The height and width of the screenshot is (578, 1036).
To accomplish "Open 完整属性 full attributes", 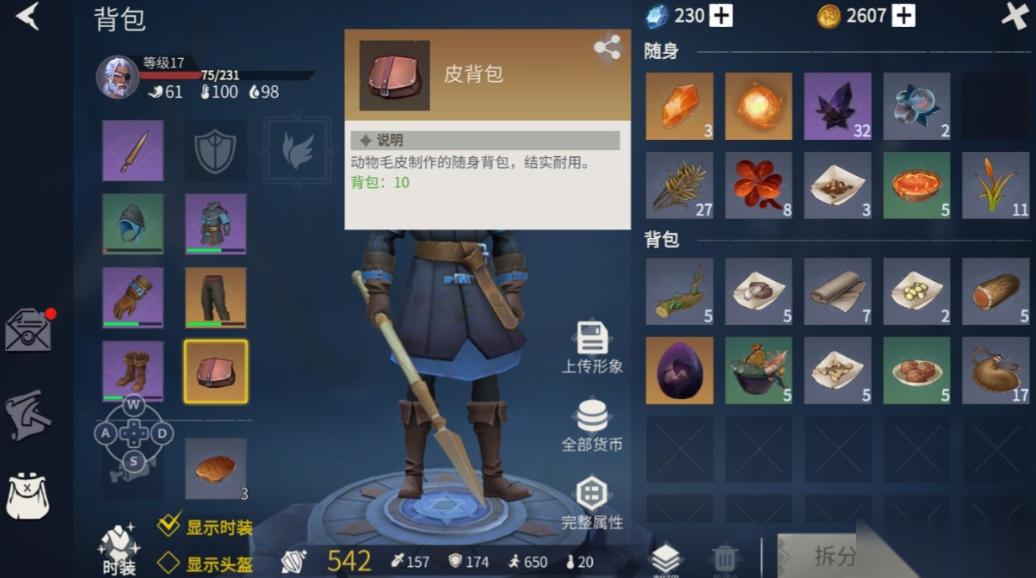I will click(592, 503).
